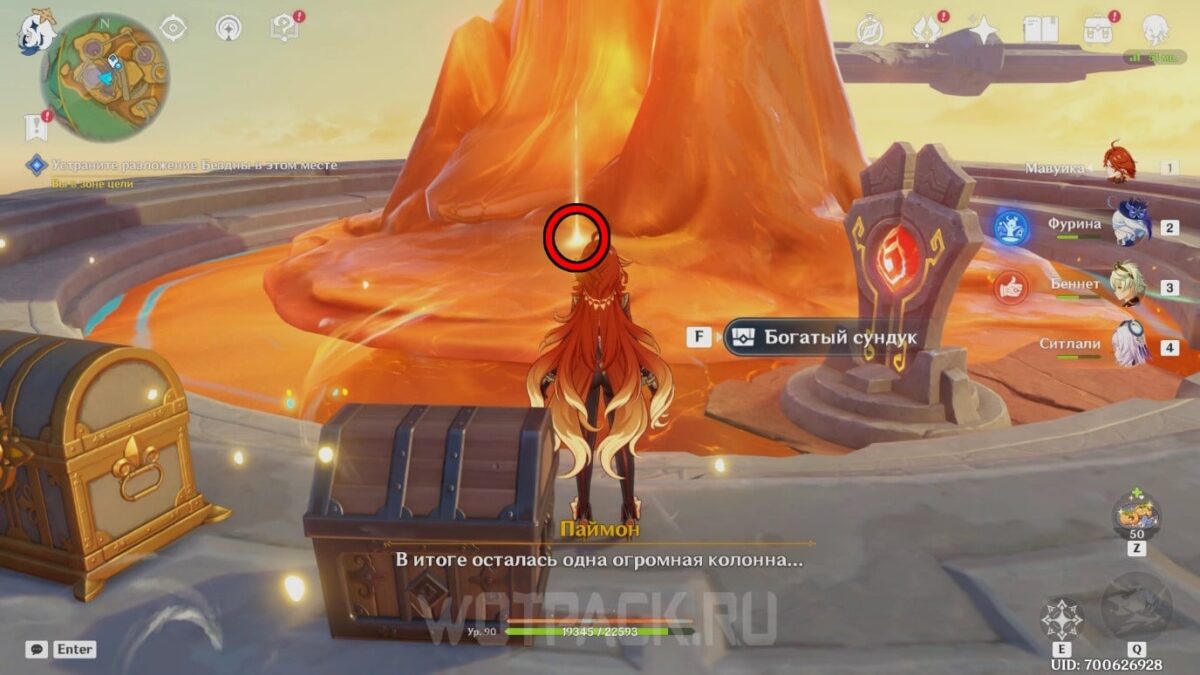Open the character profile head icon
The height and width of the screenshot is (675, 1200).
1155,29
